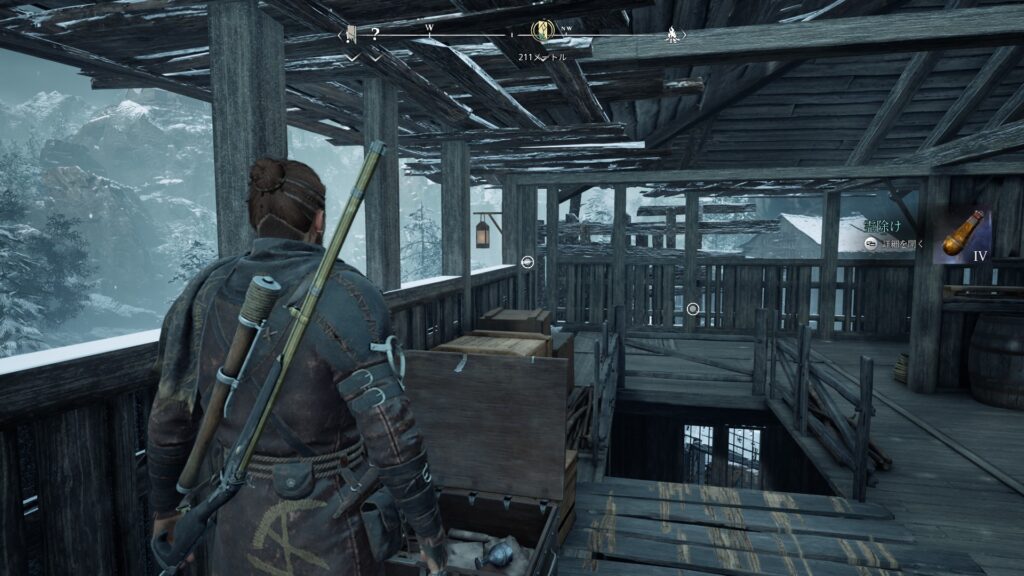Viewport: 1024px width, 576px height.
Task: Click the campfire icon on the compass
Action: [672, 34]
